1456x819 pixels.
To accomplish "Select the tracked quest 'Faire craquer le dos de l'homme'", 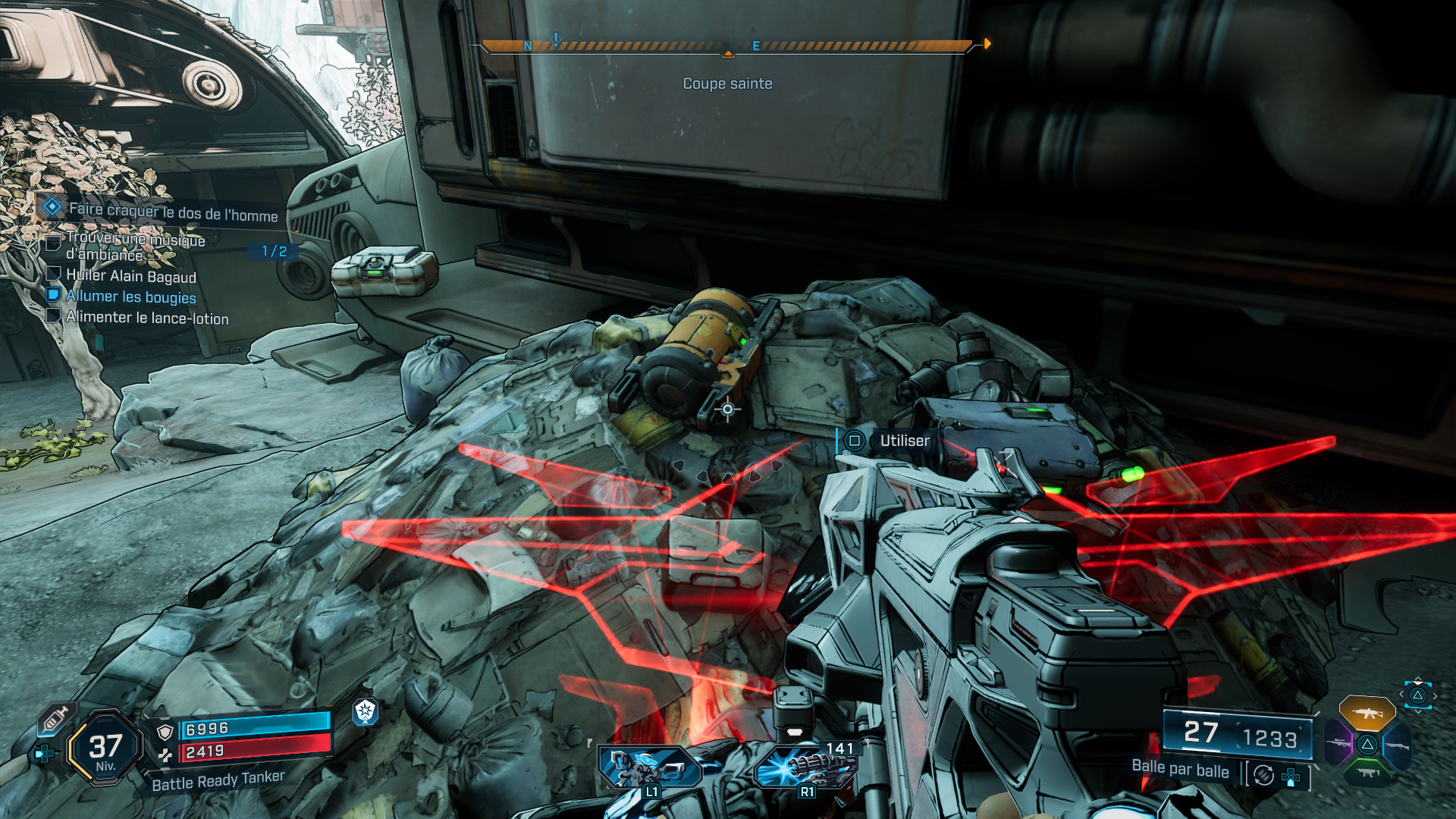I will [173, 211].
